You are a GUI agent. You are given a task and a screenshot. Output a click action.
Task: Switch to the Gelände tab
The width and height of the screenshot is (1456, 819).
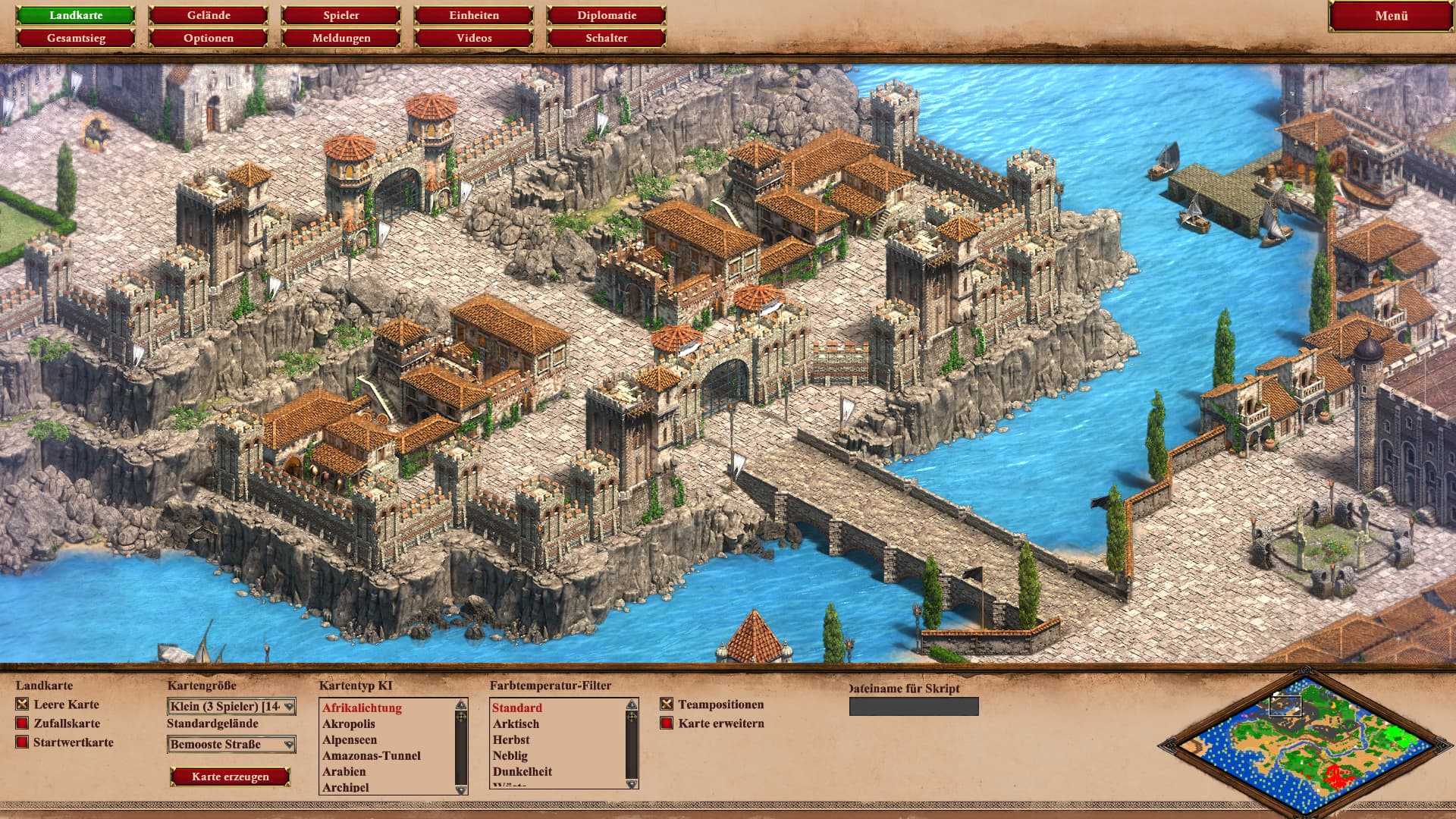209,15
